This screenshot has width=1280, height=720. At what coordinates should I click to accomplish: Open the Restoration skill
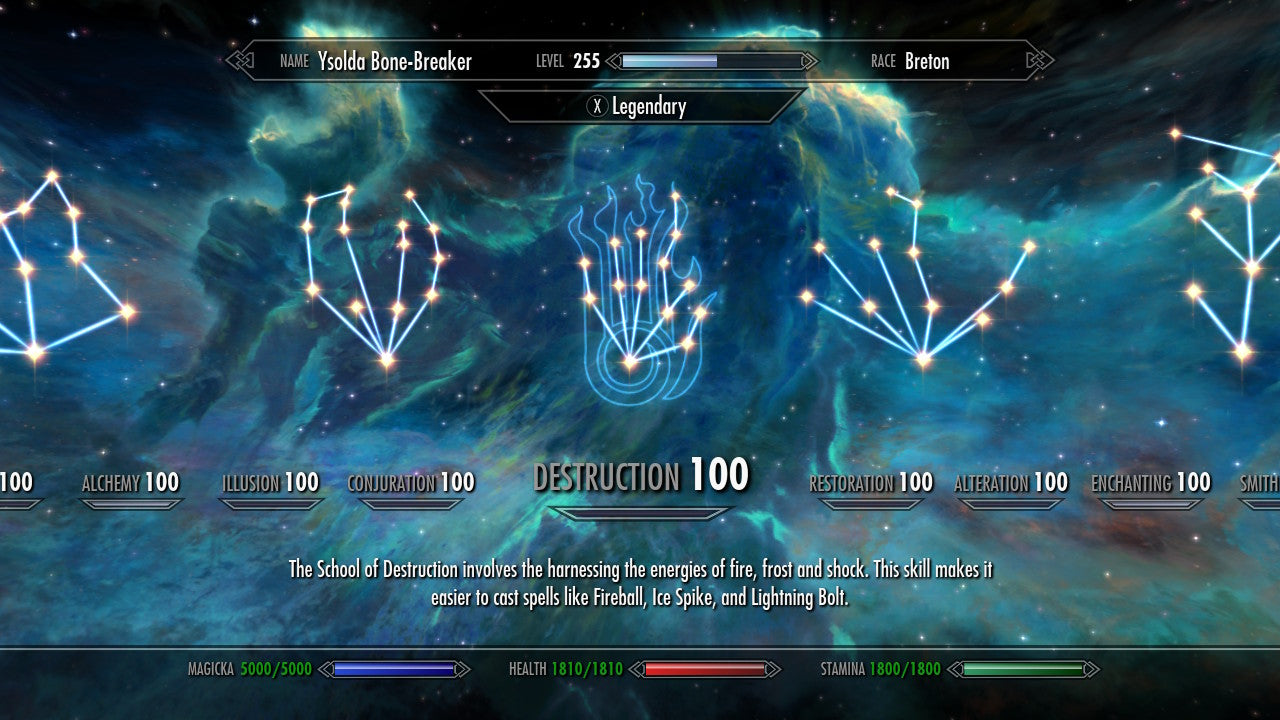pos(870,483)
